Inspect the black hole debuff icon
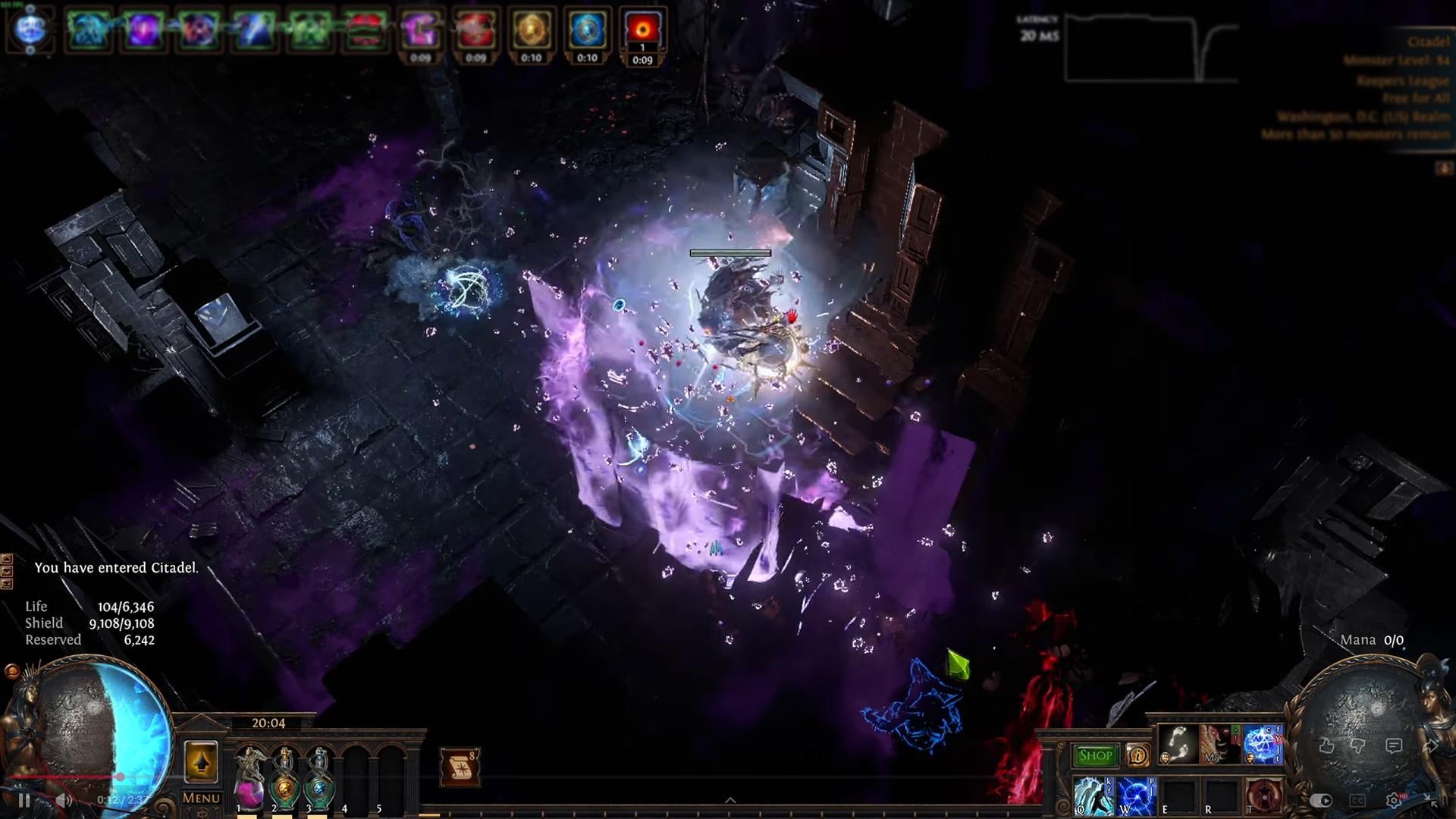This screenshot has height=819, width=1456. pyautogui.click(x=642, y=30)
